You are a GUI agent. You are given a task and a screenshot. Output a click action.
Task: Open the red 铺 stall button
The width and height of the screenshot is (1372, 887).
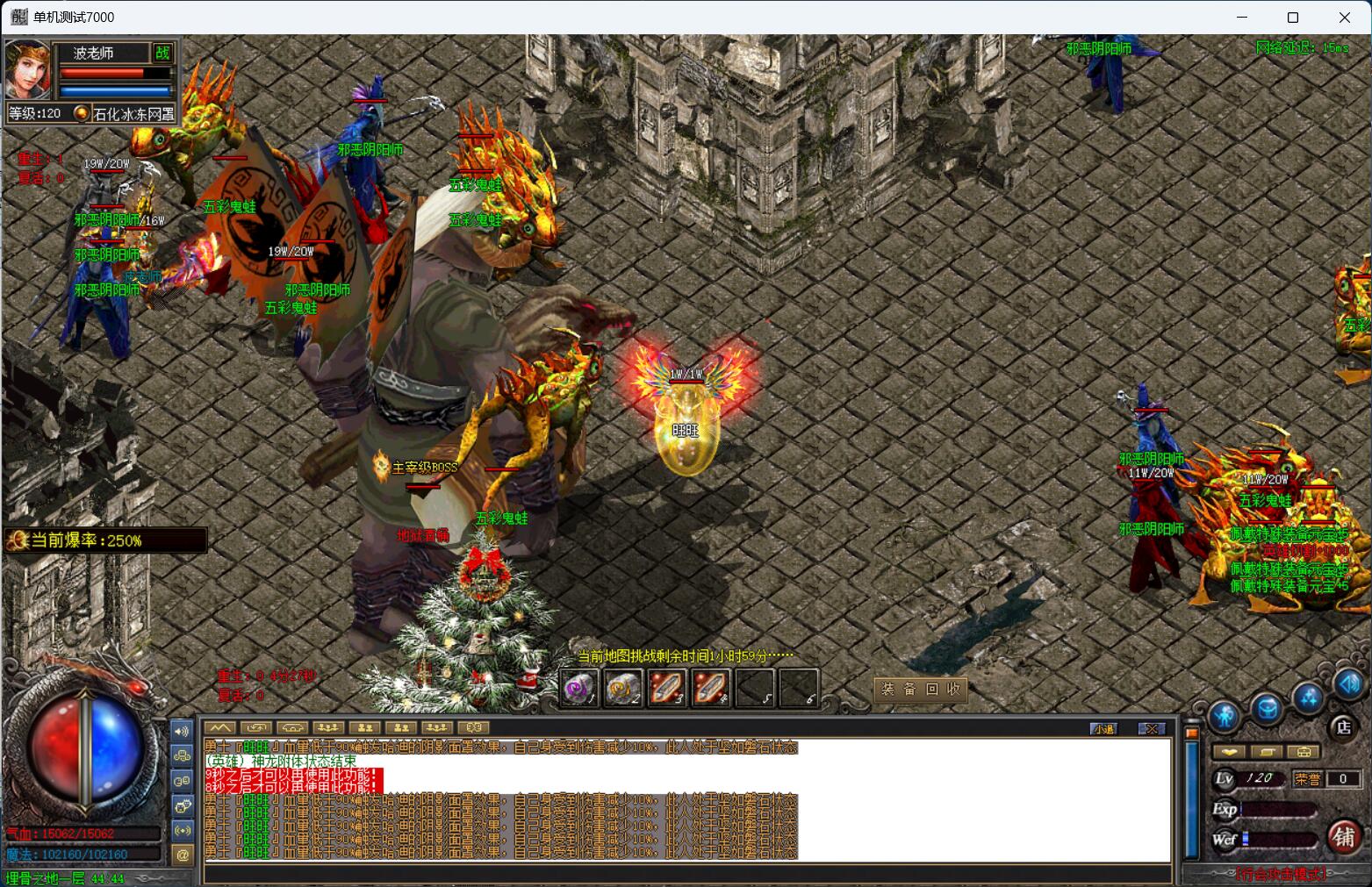click(x=1344, y=836)
